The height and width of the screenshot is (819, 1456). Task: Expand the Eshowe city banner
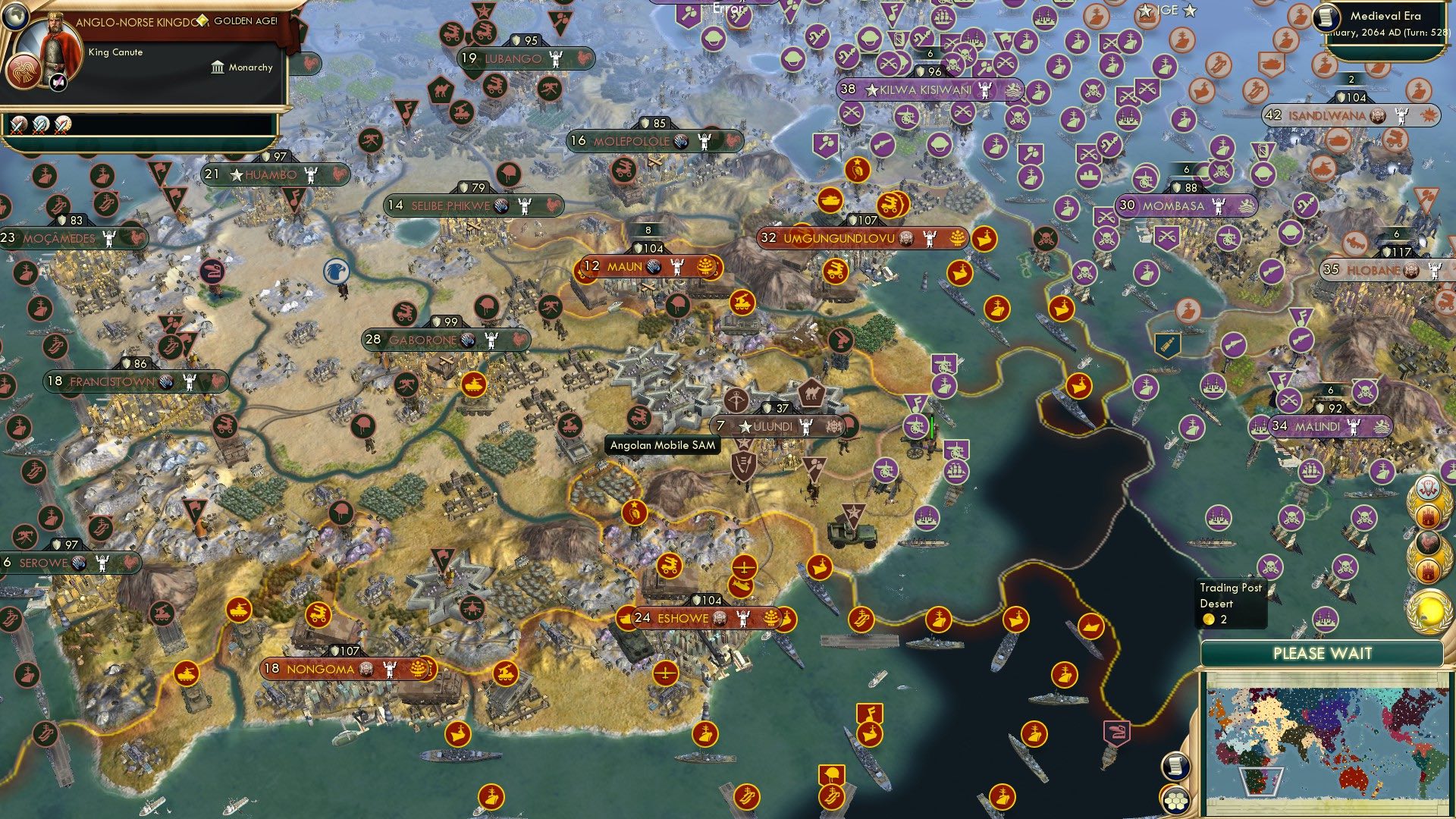(x=682, y=618)
